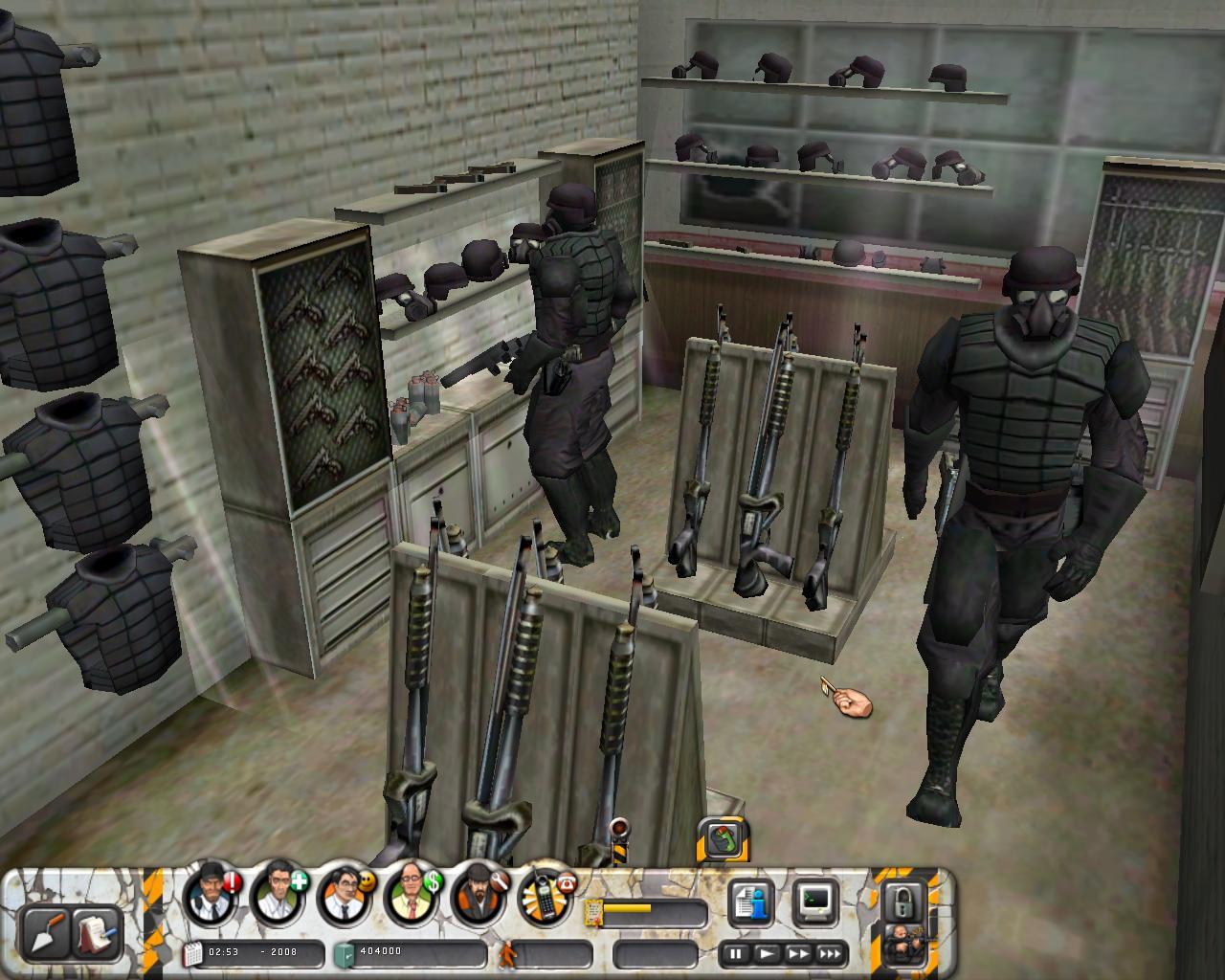1225x980 pixels.
Task: Click the safe displaying 404000 funds
Action: pyautogui.click(x=378, y=954)
